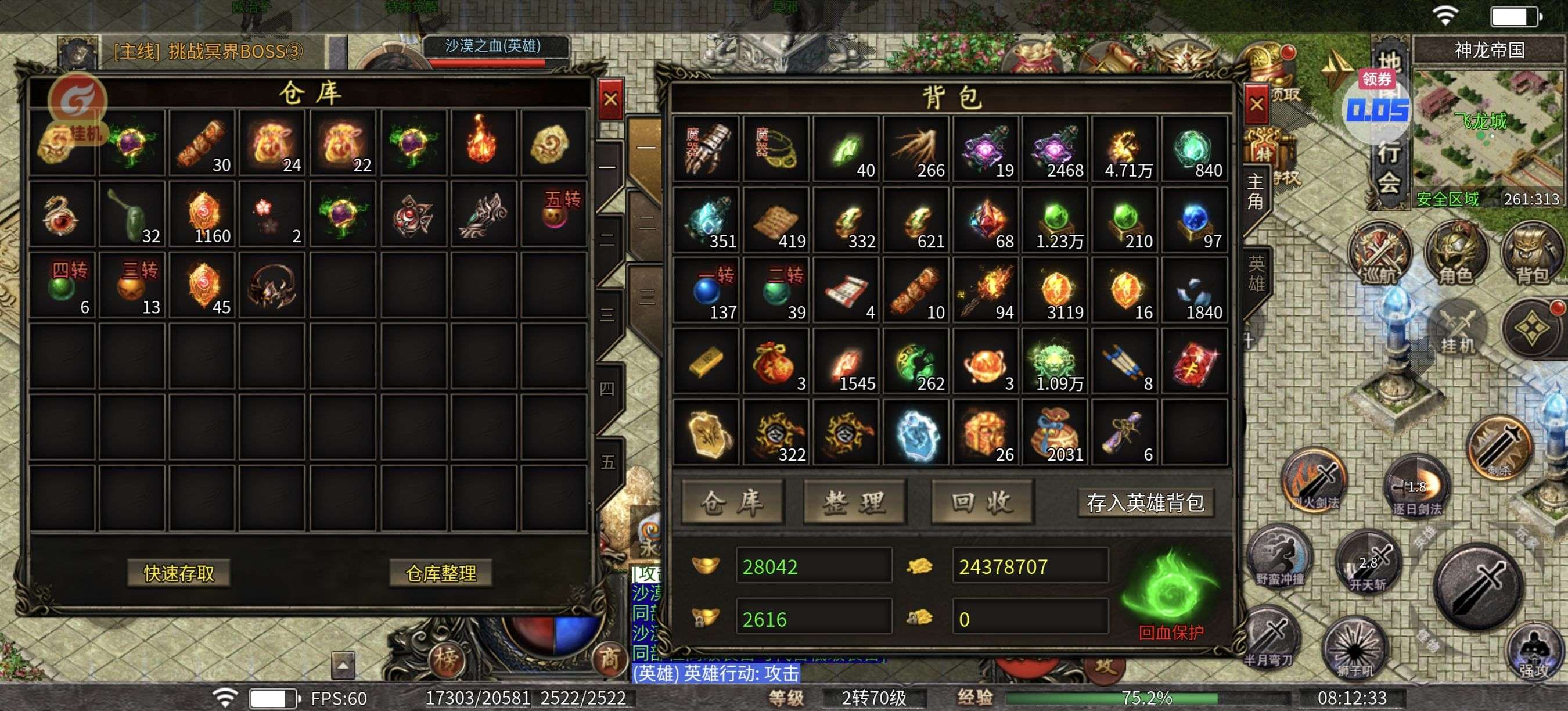Open warehouse via the 仓库 backpack button
1568x711 pixels.
click(x=732, y=502)
